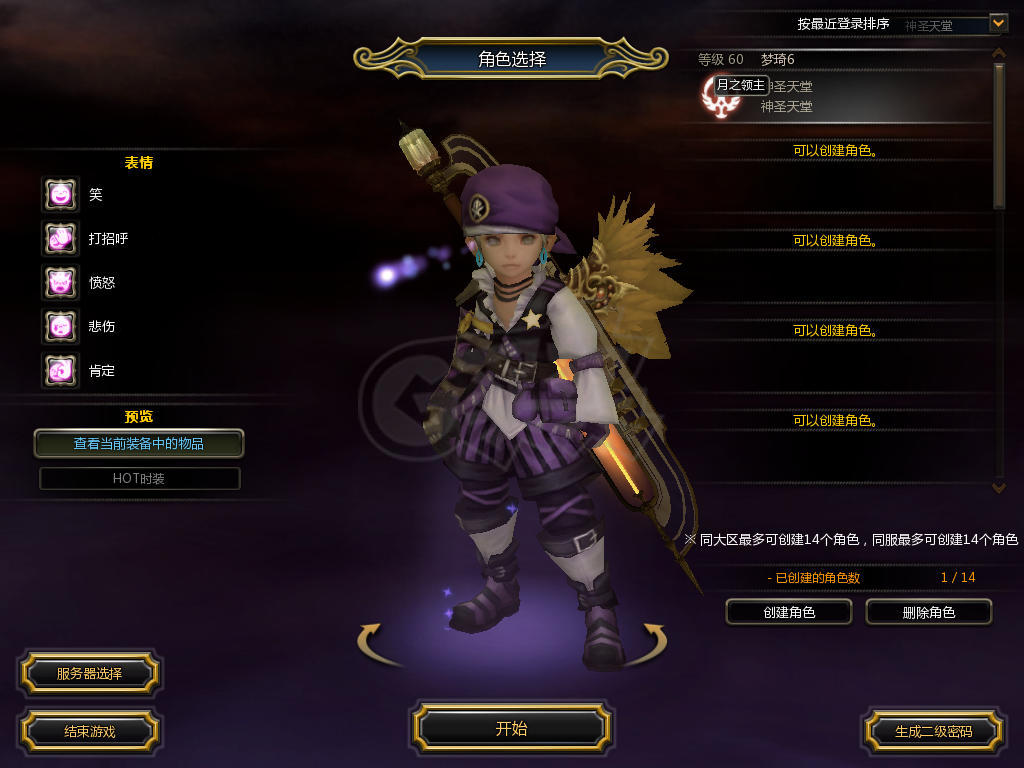Trigger the 打招呼 greeting emote
This screenshot has width=1024, height=768.
pos(60,239)
